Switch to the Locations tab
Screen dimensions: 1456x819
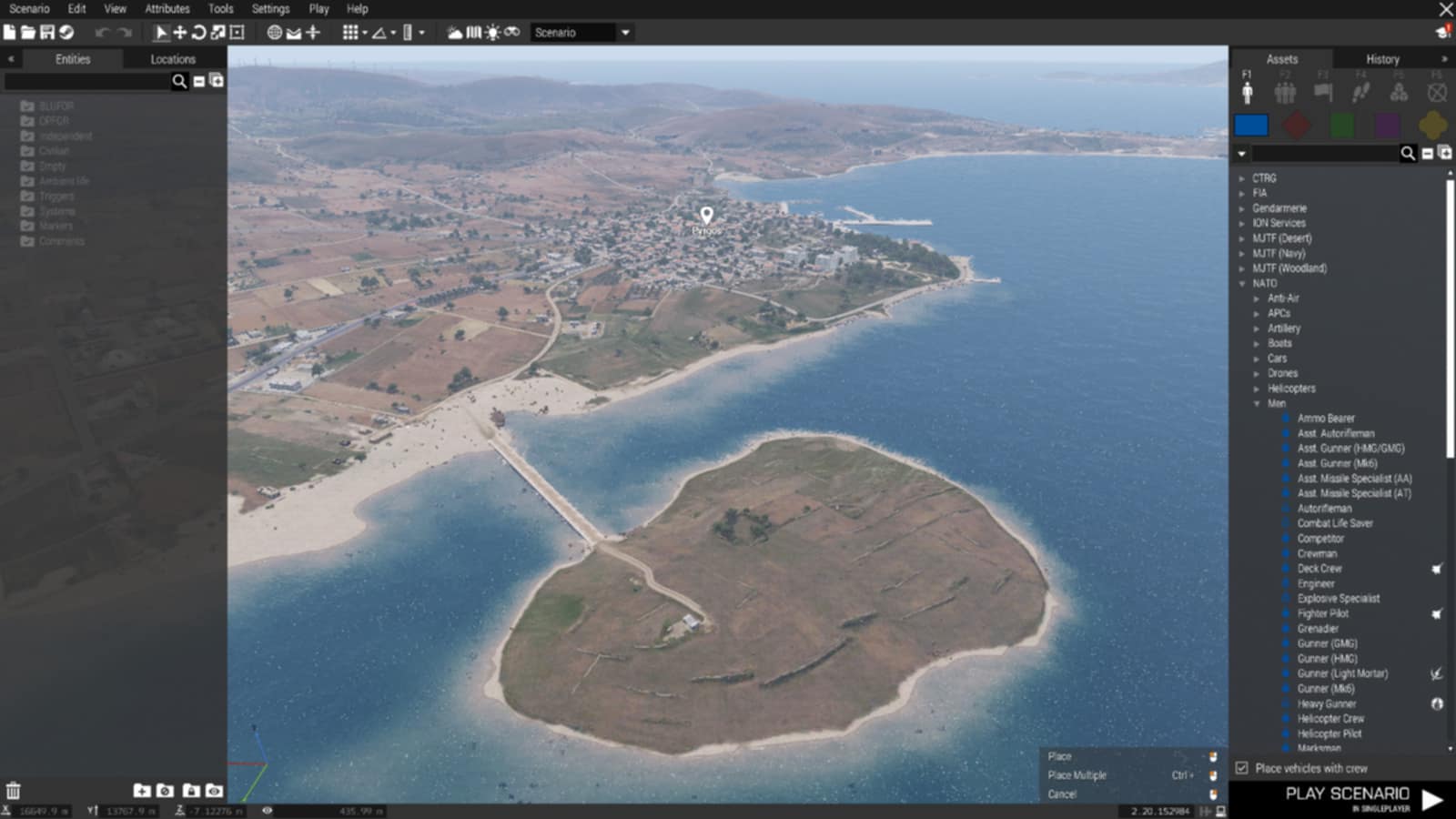click(x=173, y=59)
